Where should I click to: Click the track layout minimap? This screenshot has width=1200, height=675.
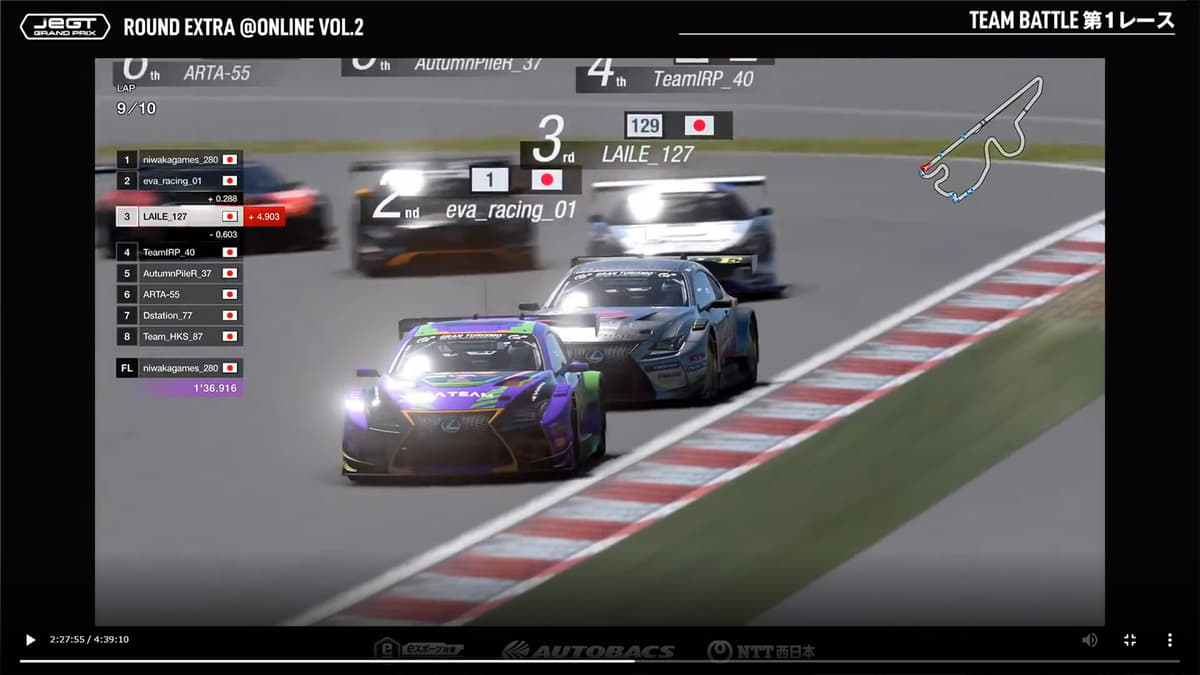(x=981, y=140)
